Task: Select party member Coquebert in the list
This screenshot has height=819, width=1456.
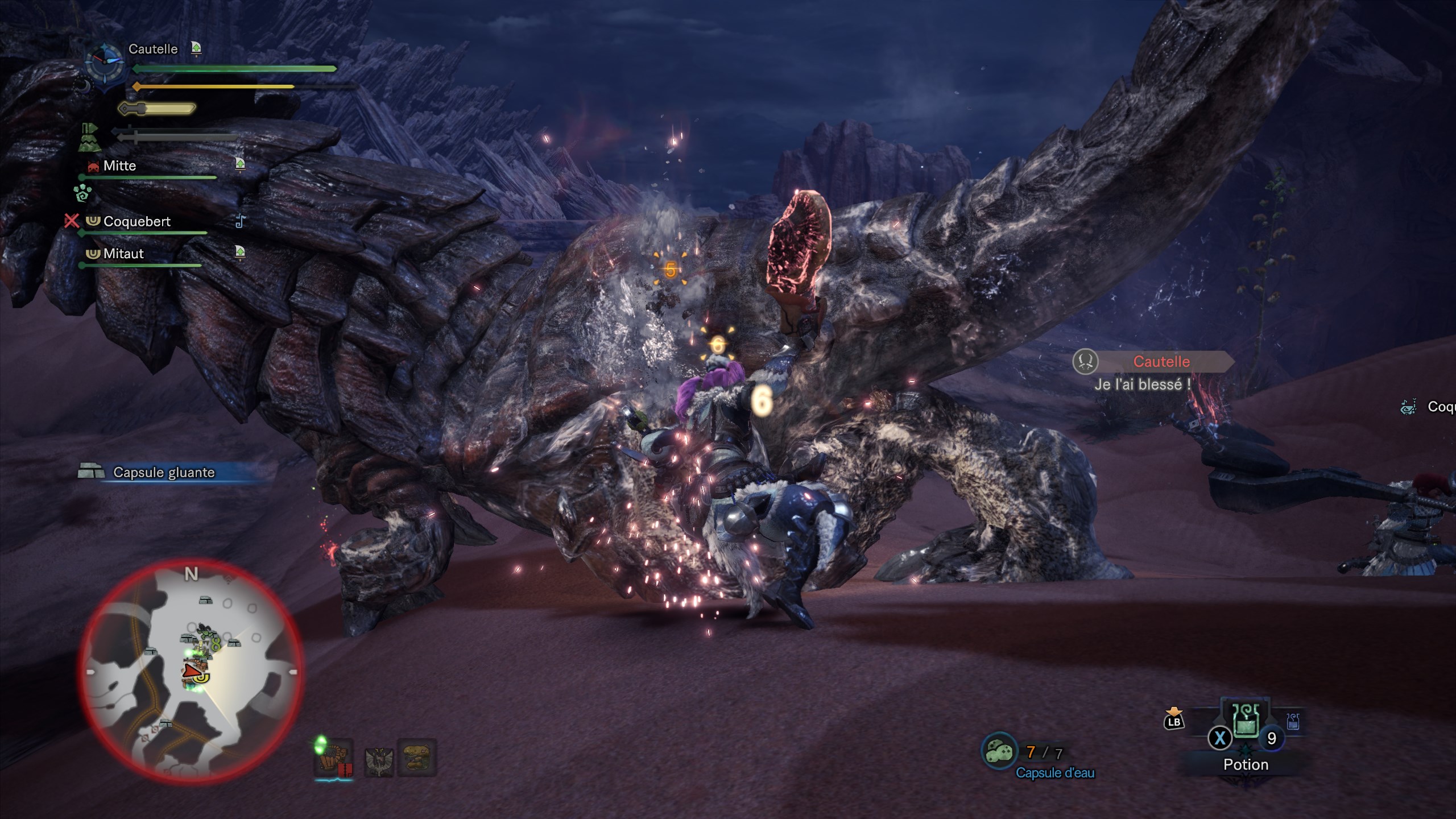Action: click(x=136, y=221)
